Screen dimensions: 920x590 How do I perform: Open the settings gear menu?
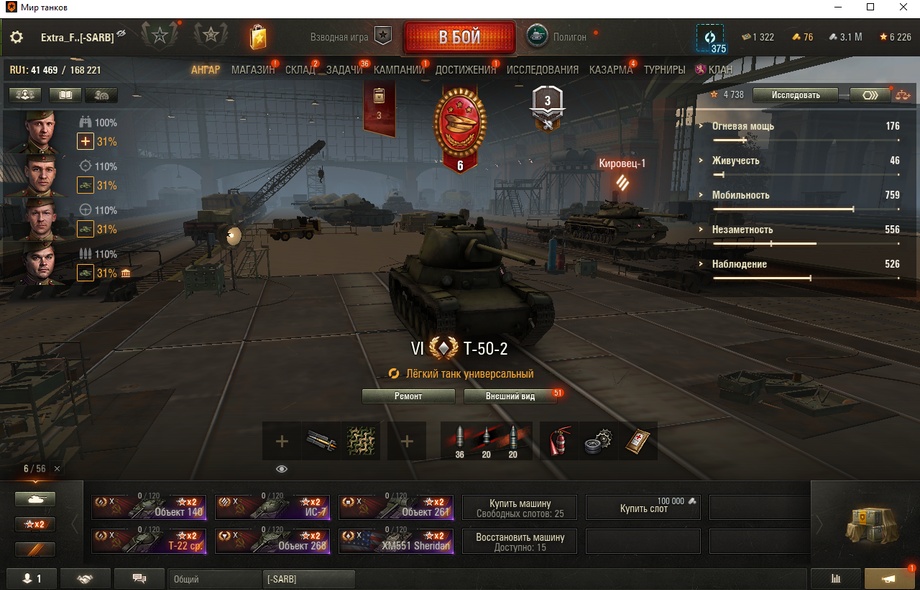pyautogui.click(x=16, y=37)
